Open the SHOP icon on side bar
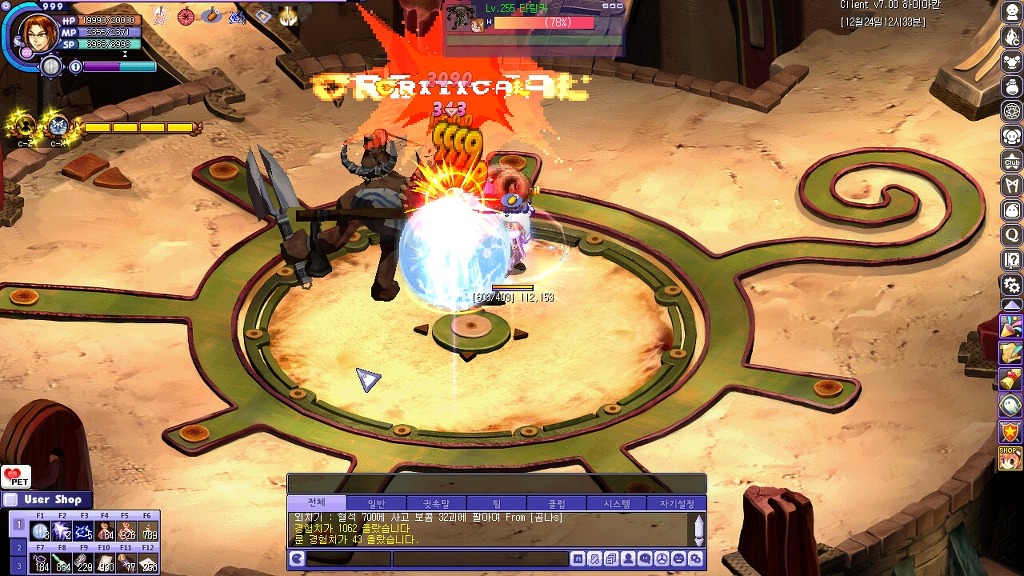Viewport: 1024px width, 576px height. 1010,457
